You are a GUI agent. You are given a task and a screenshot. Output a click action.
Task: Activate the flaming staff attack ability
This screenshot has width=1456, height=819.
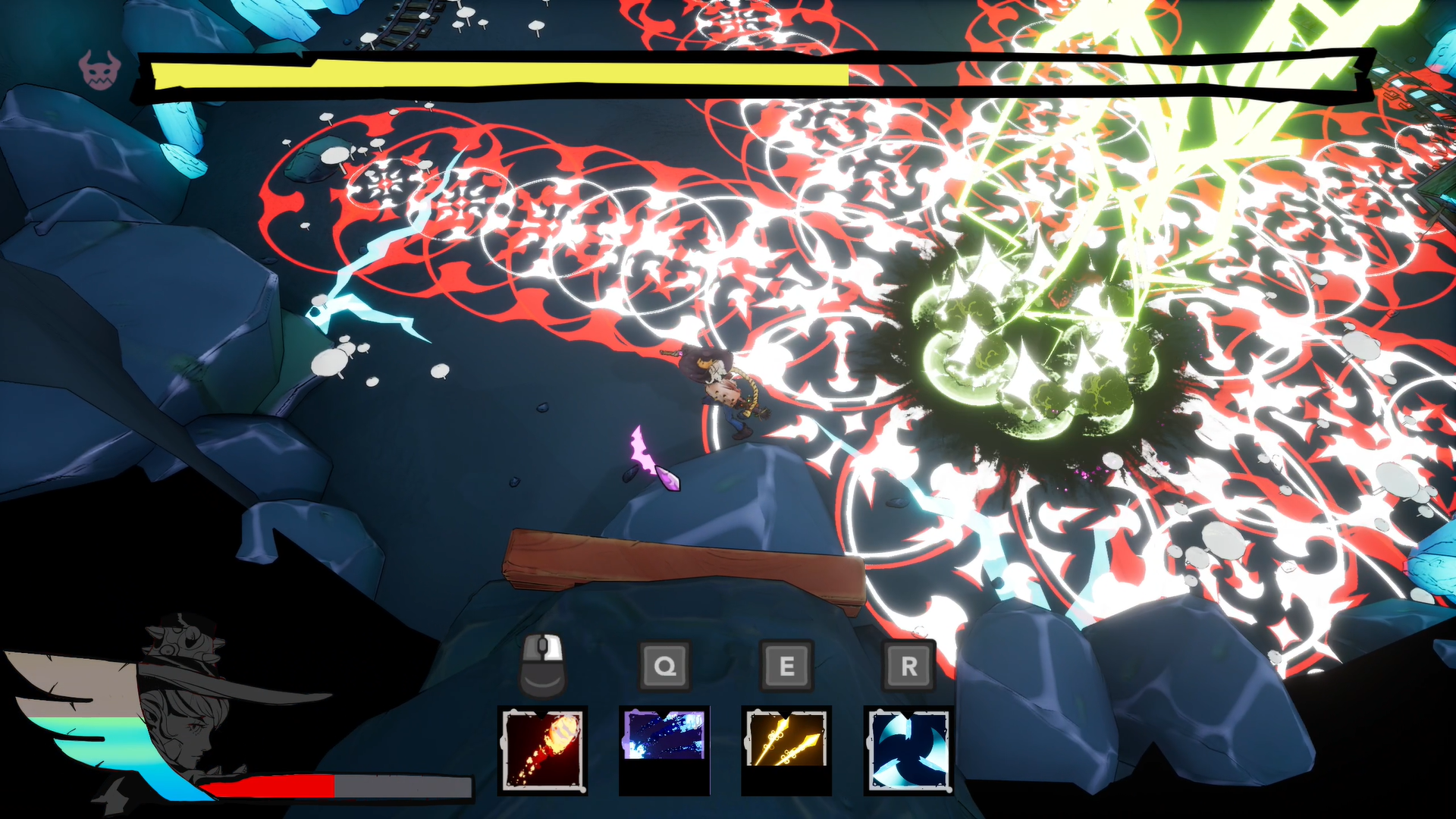542,749
